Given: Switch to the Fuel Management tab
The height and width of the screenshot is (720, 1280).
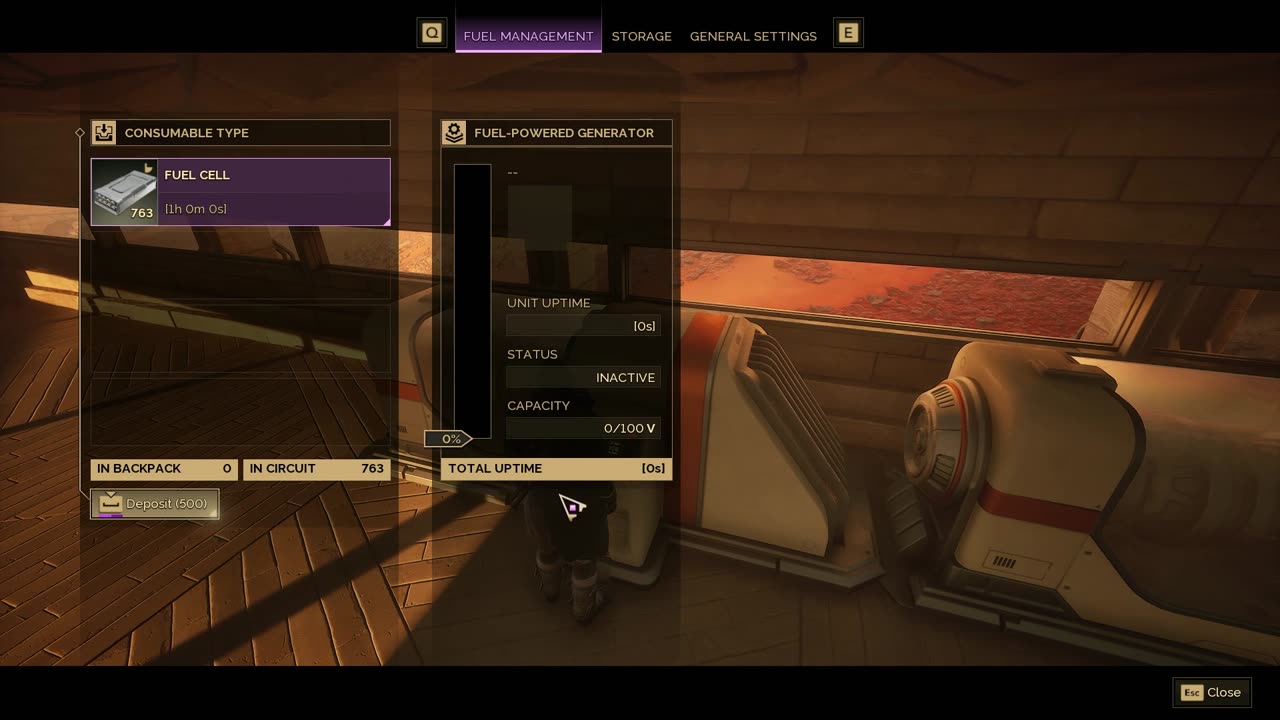Looking at the screenshot, I should tap(528, 36).
